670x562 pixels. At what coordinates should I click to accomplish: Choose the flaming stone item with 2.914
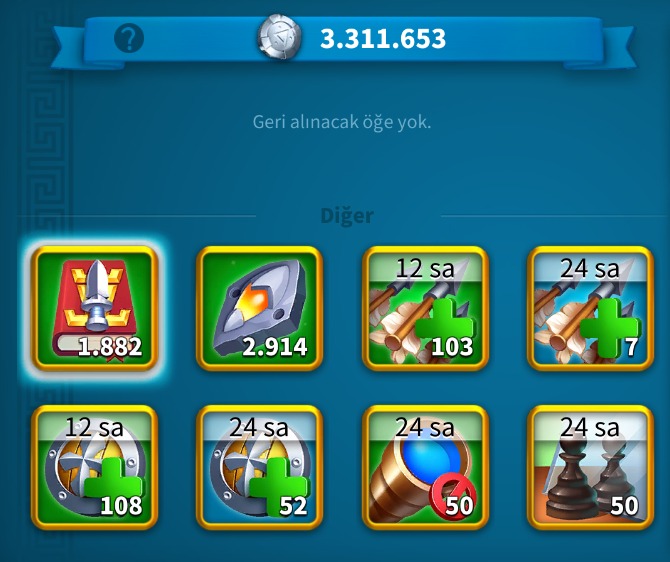click(260, 309)
